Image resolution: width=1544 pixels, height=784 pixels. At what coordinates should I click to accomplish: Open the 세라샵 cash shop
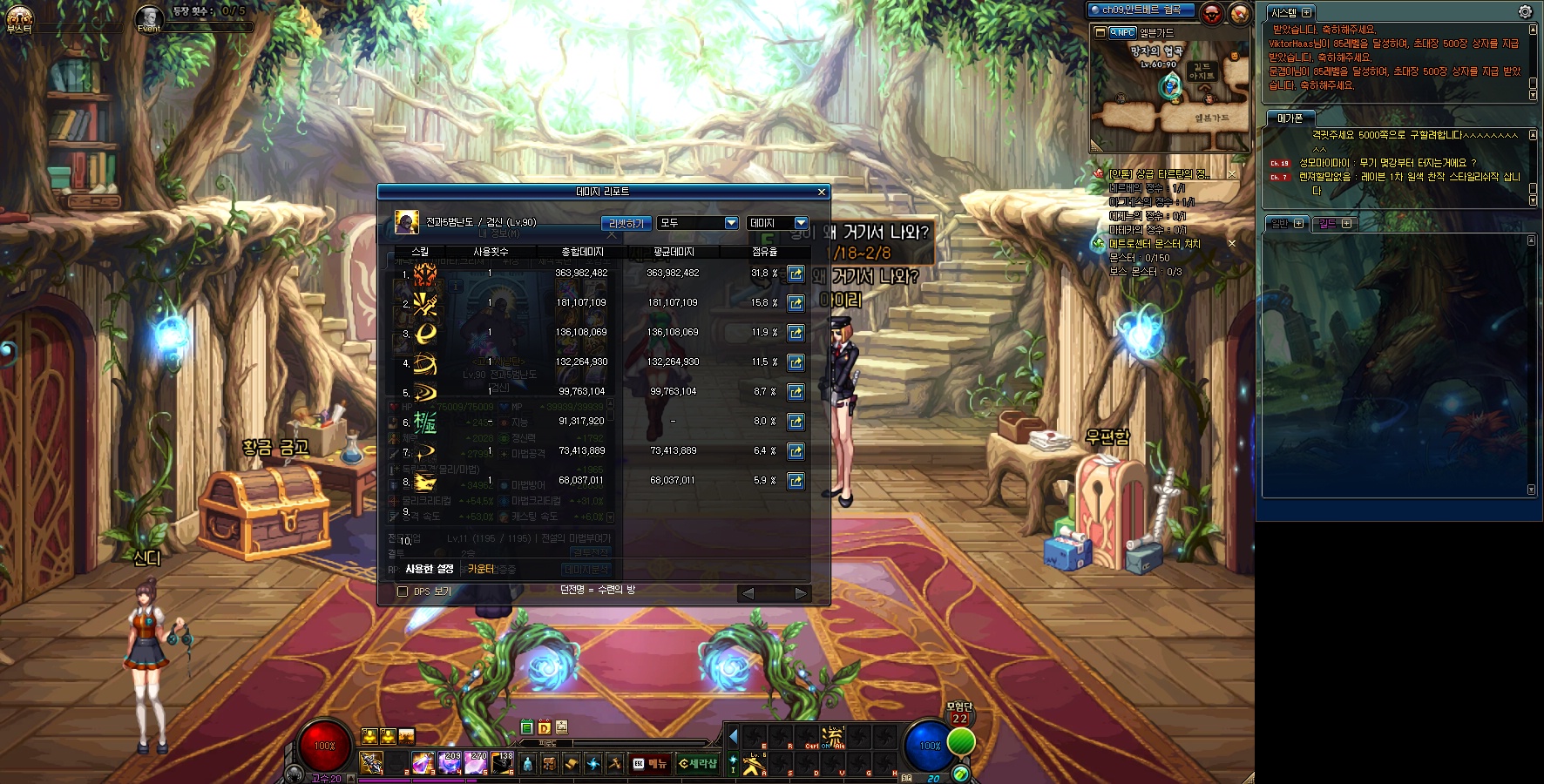[x=698, y=764]
